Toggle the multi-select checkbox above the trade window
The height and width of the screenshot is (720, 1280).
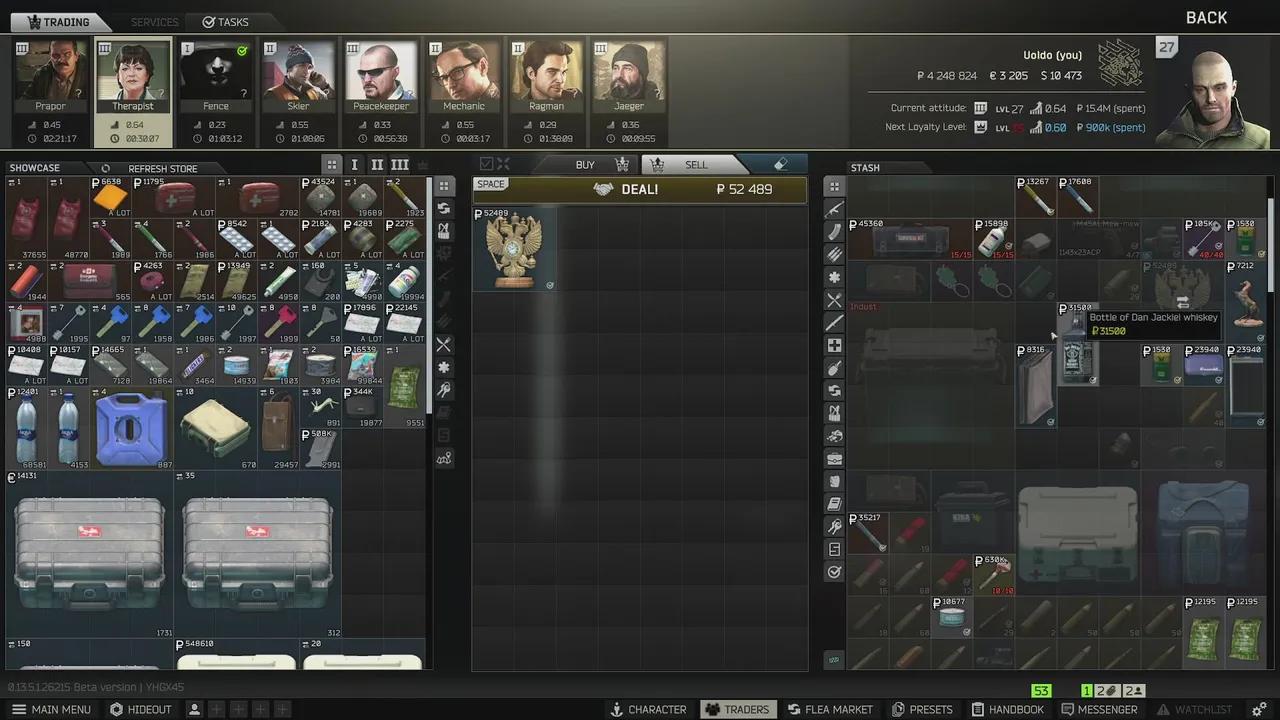point(487,164)
